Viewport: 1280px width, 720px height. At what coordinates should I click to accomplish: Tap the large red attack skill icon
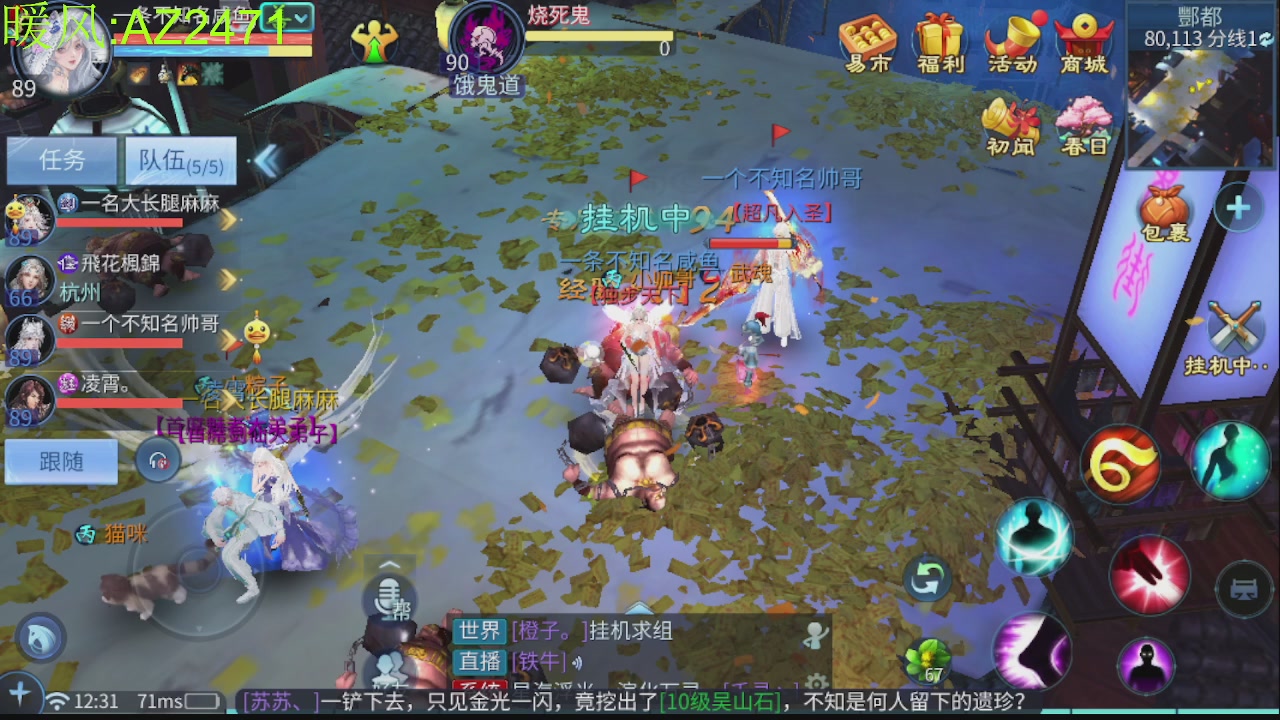pos(1151,575)
